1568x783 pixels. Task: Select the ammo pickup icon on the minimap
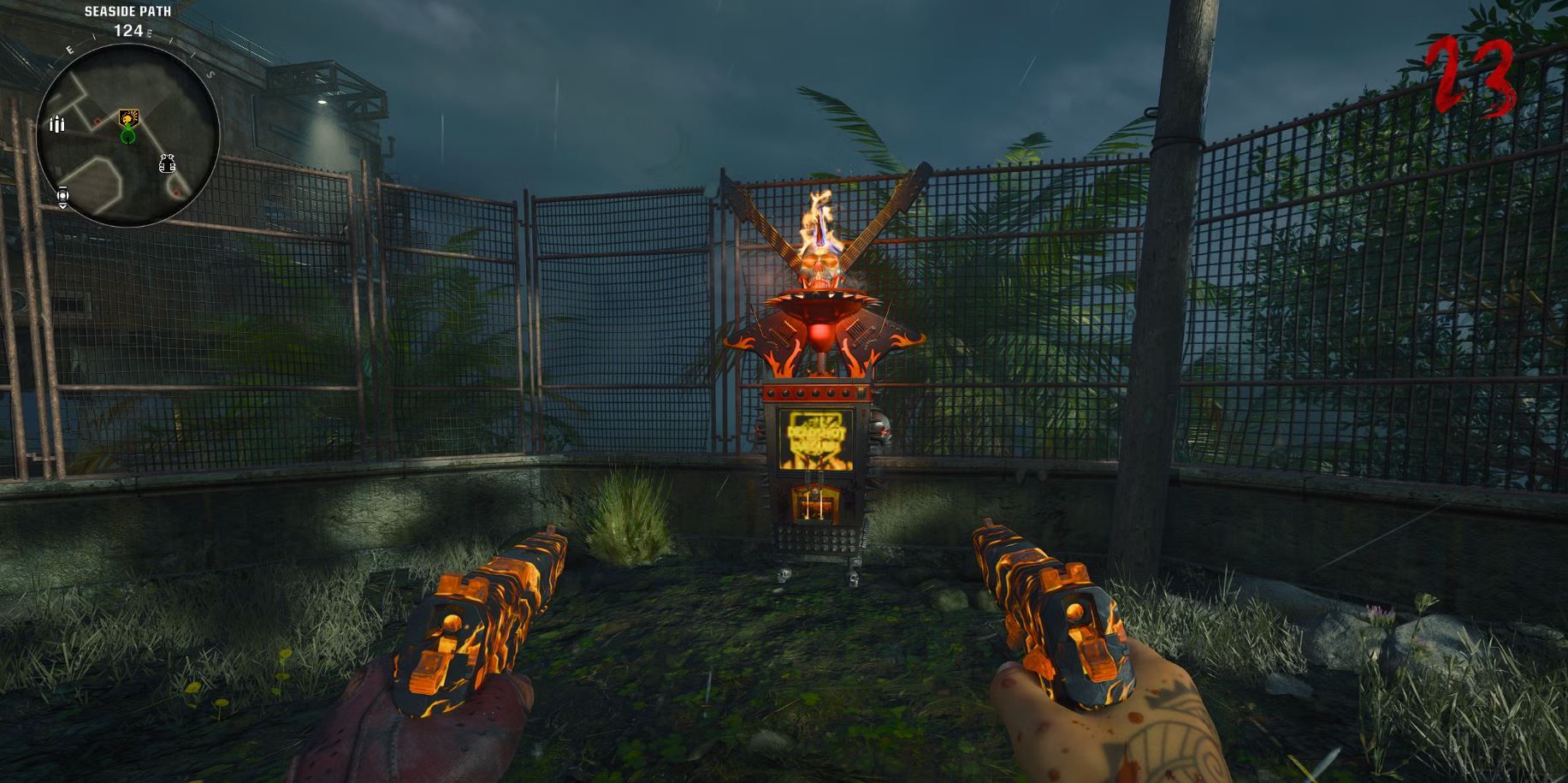[57, 125]
